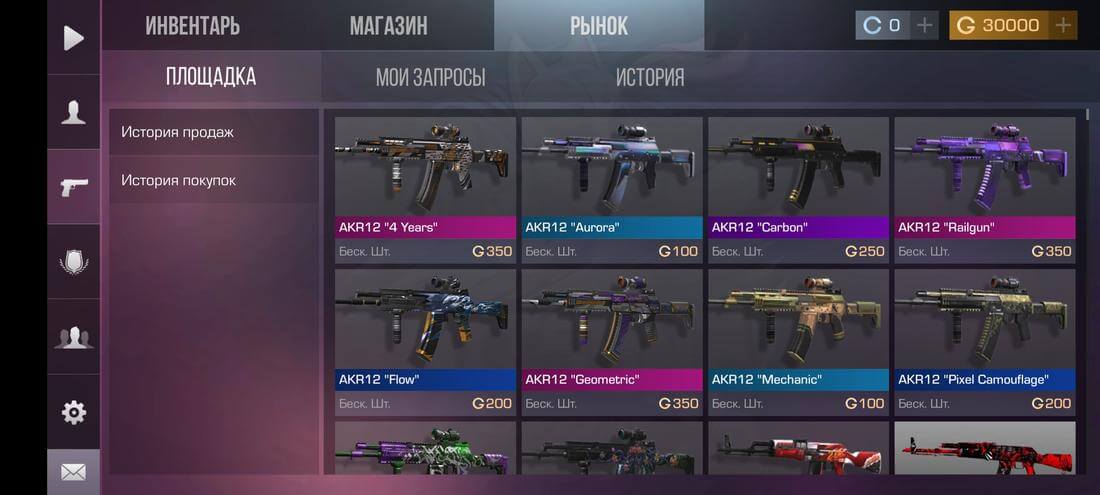Image resolution: width=1100 pixels, height=495 pixels.
Task: Click the play arrow sidebar icon
Action: pyautogui.click(x=73, y=38)
